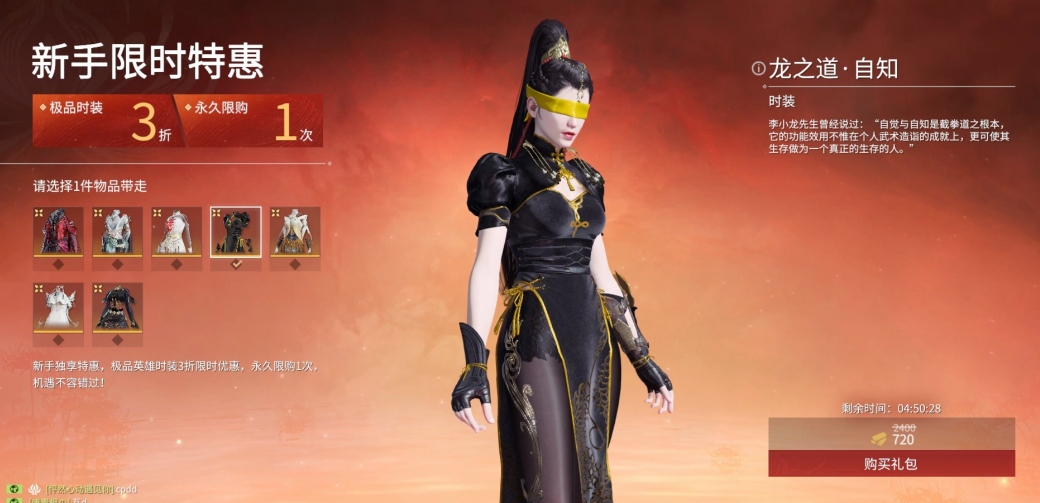Image resolution: width=1040 pixels, height=503 pixels.
Task: Pick the dark navy and gold outfit
Action: [117, 308]
